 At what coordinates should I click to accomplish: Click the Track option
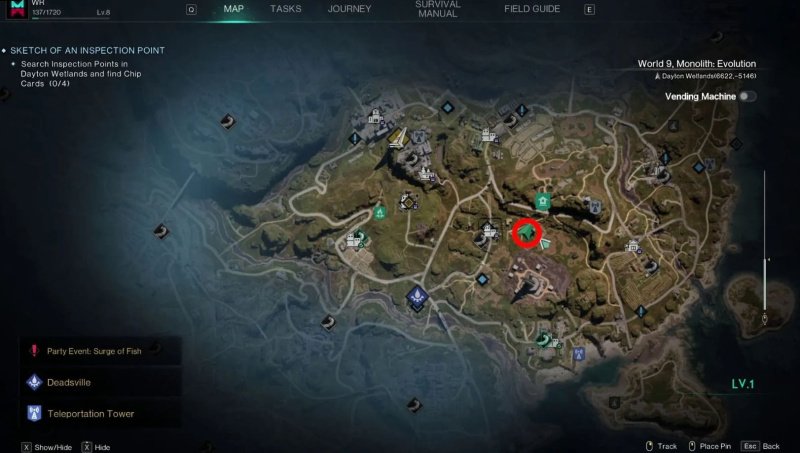pos(661,446)
